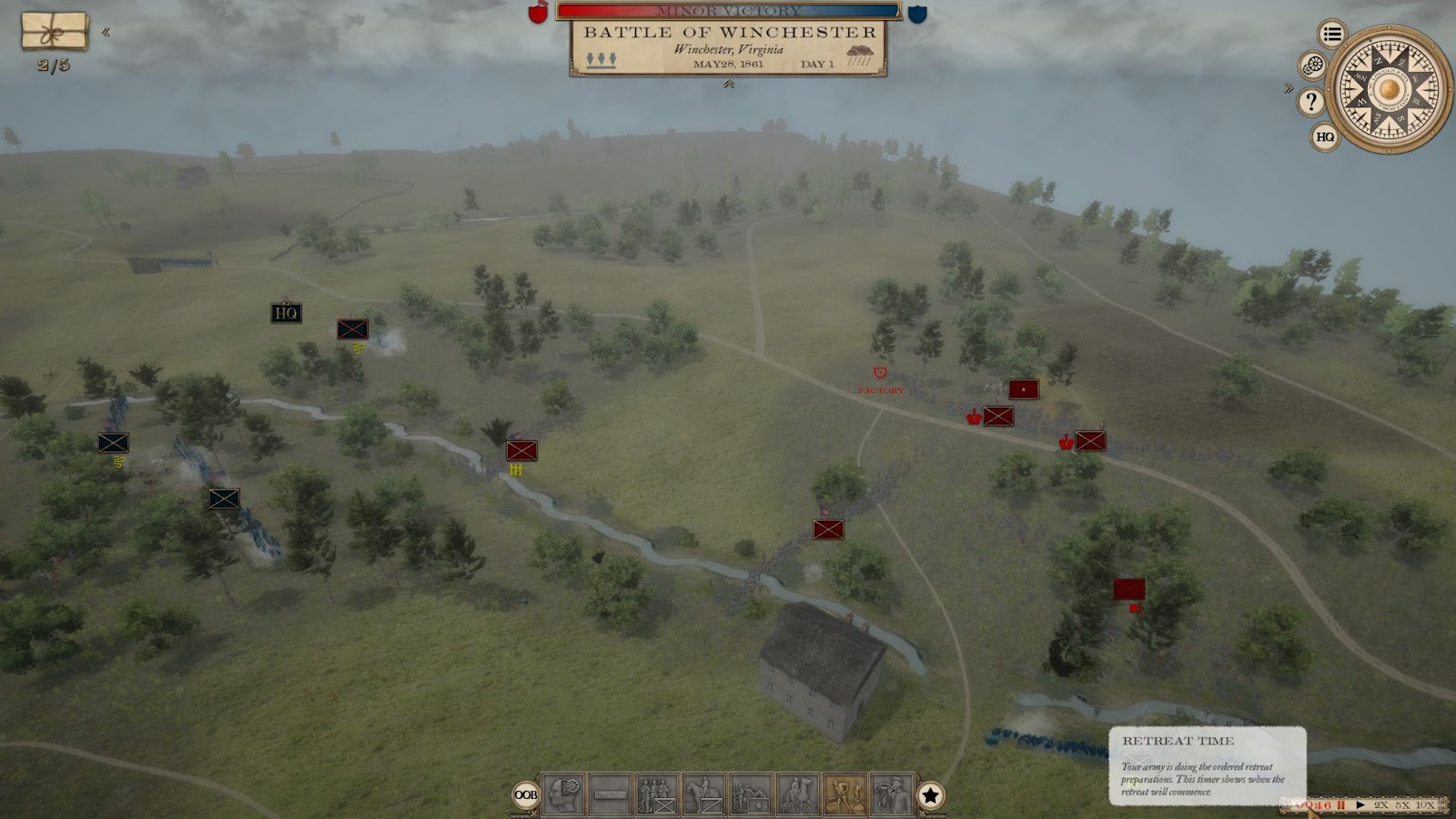Select the artillery cannon crew toolbar icon
Screen dimensions: 1456x819
click(751, 795)
